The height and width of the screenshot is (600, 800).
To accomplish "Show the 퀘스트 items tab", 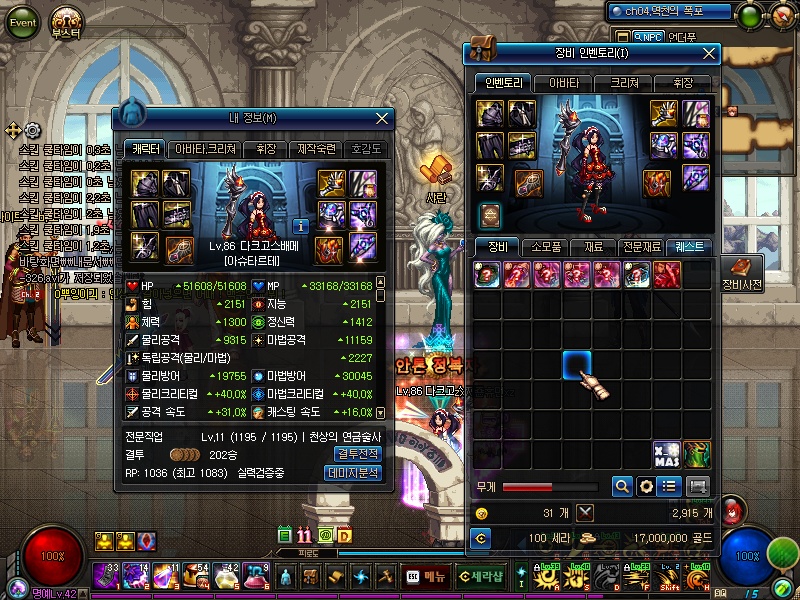I will tap(689, 246).
